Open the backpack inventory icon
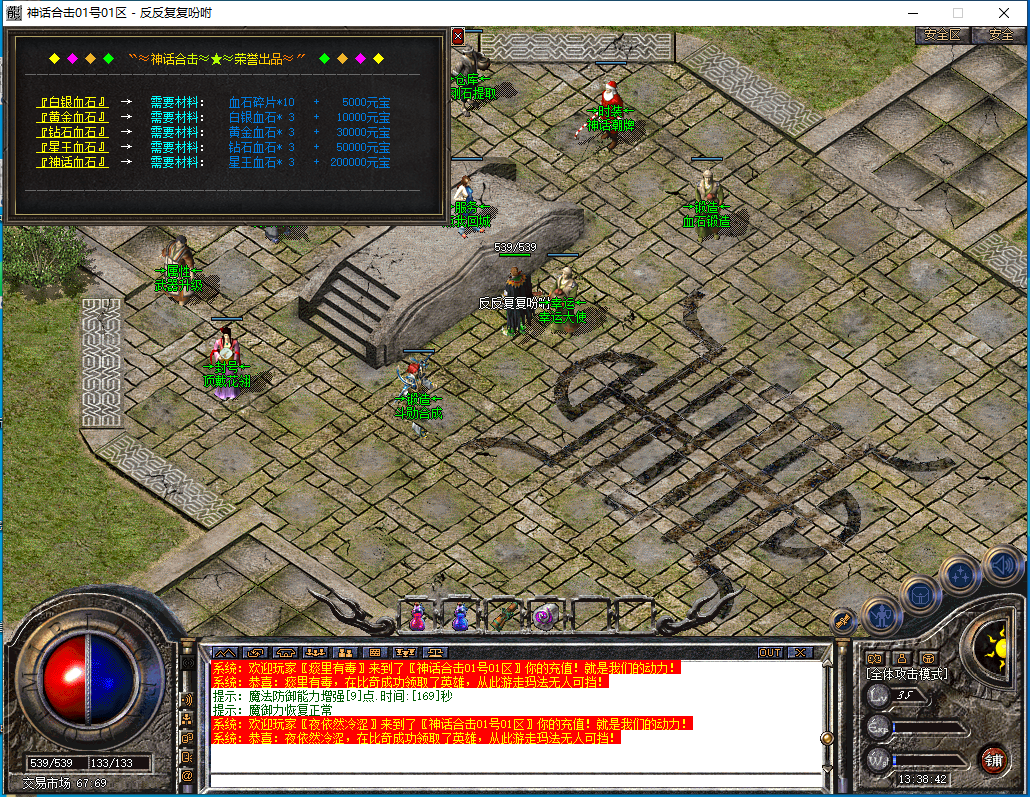 921,594
